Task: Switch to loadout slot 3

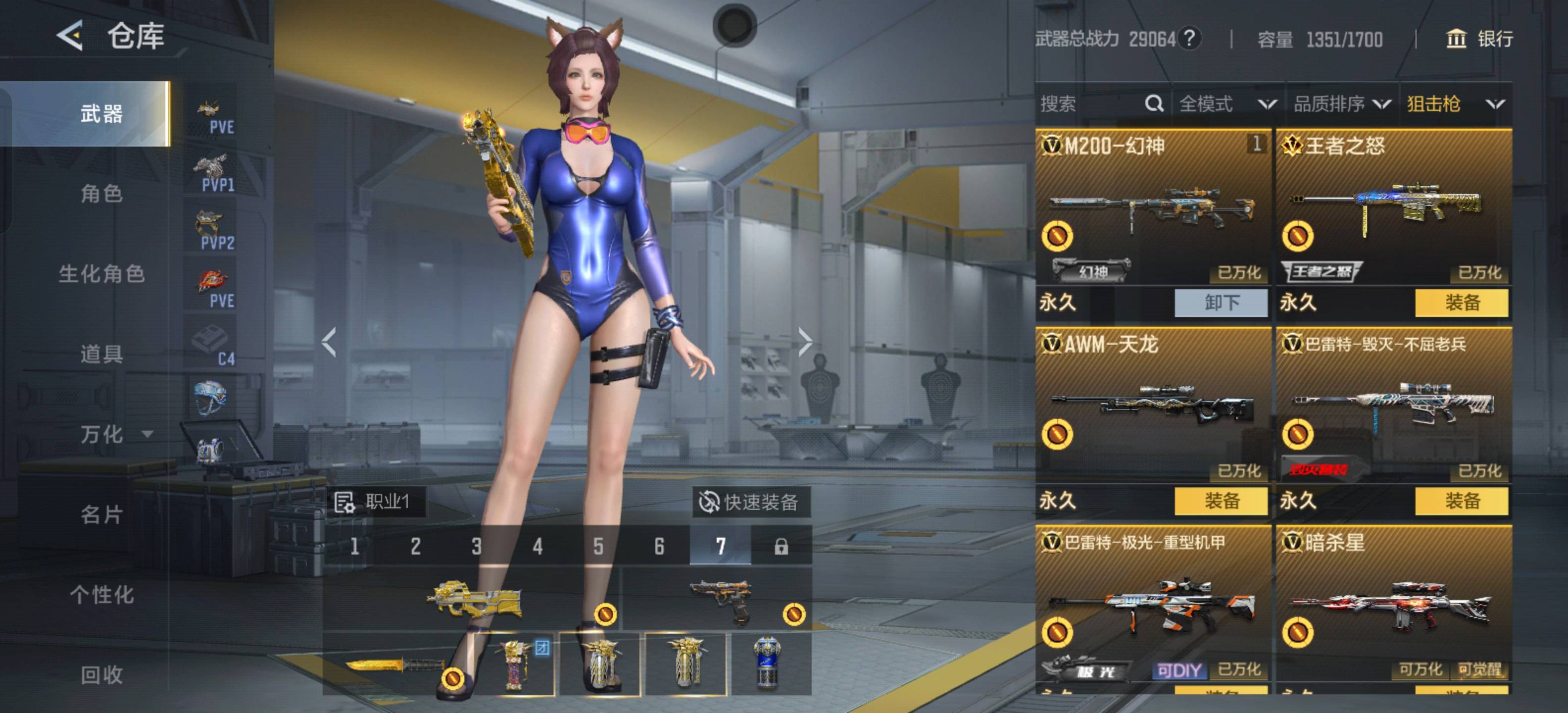Action: (477, 546)
